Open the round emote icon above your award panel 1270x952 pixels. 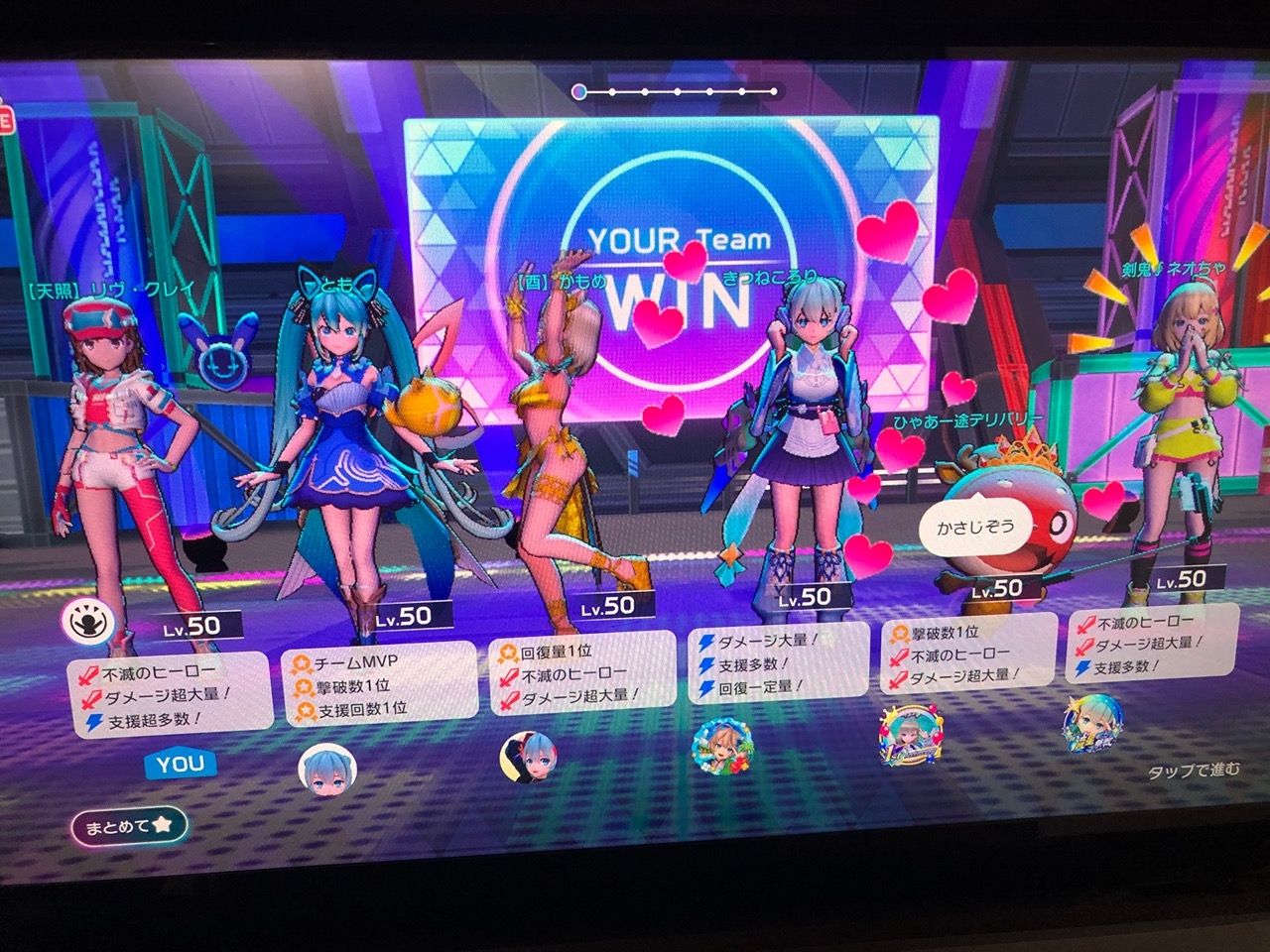[84, 622]
